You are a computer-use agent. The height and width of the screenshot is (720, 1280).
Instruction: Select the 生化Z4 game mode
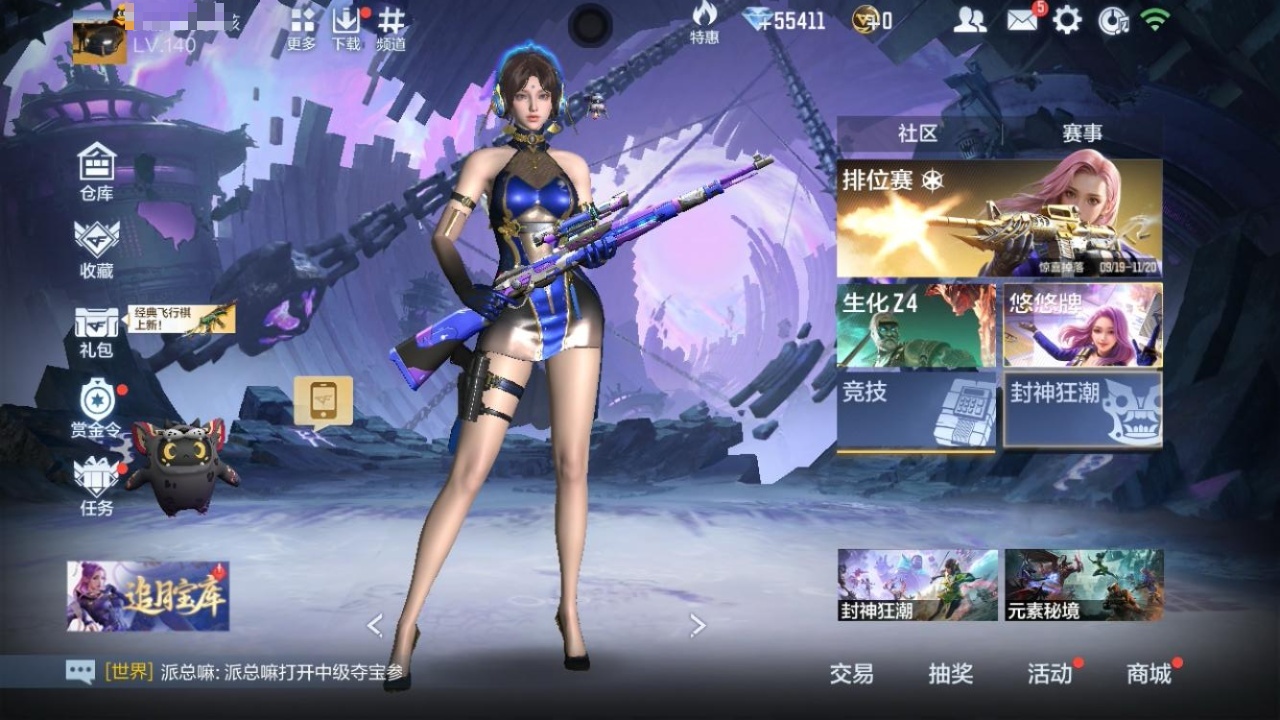pyautogui.click(x=916, y=325)
